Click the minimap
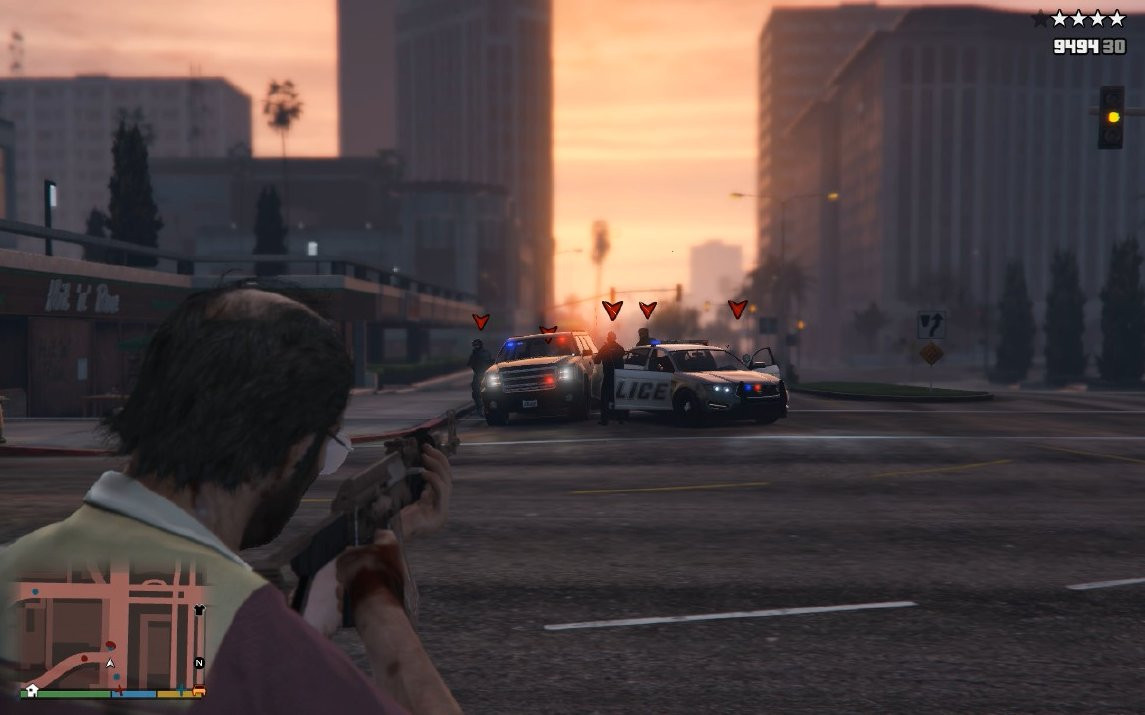The height and width of the screenshot is (715, 1145). point(110,625)
